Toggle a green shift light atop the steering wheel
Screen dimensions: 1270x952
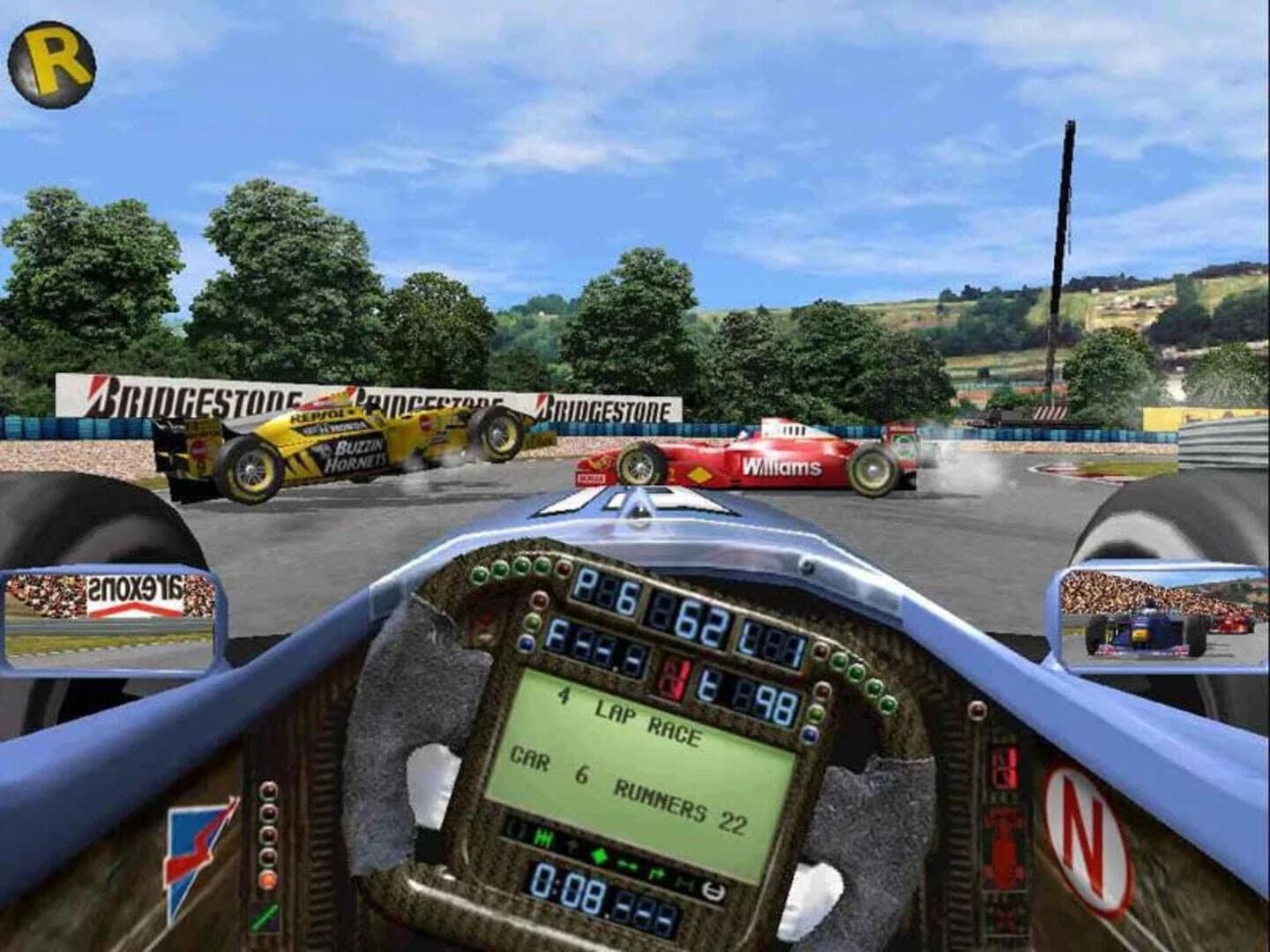520,566
